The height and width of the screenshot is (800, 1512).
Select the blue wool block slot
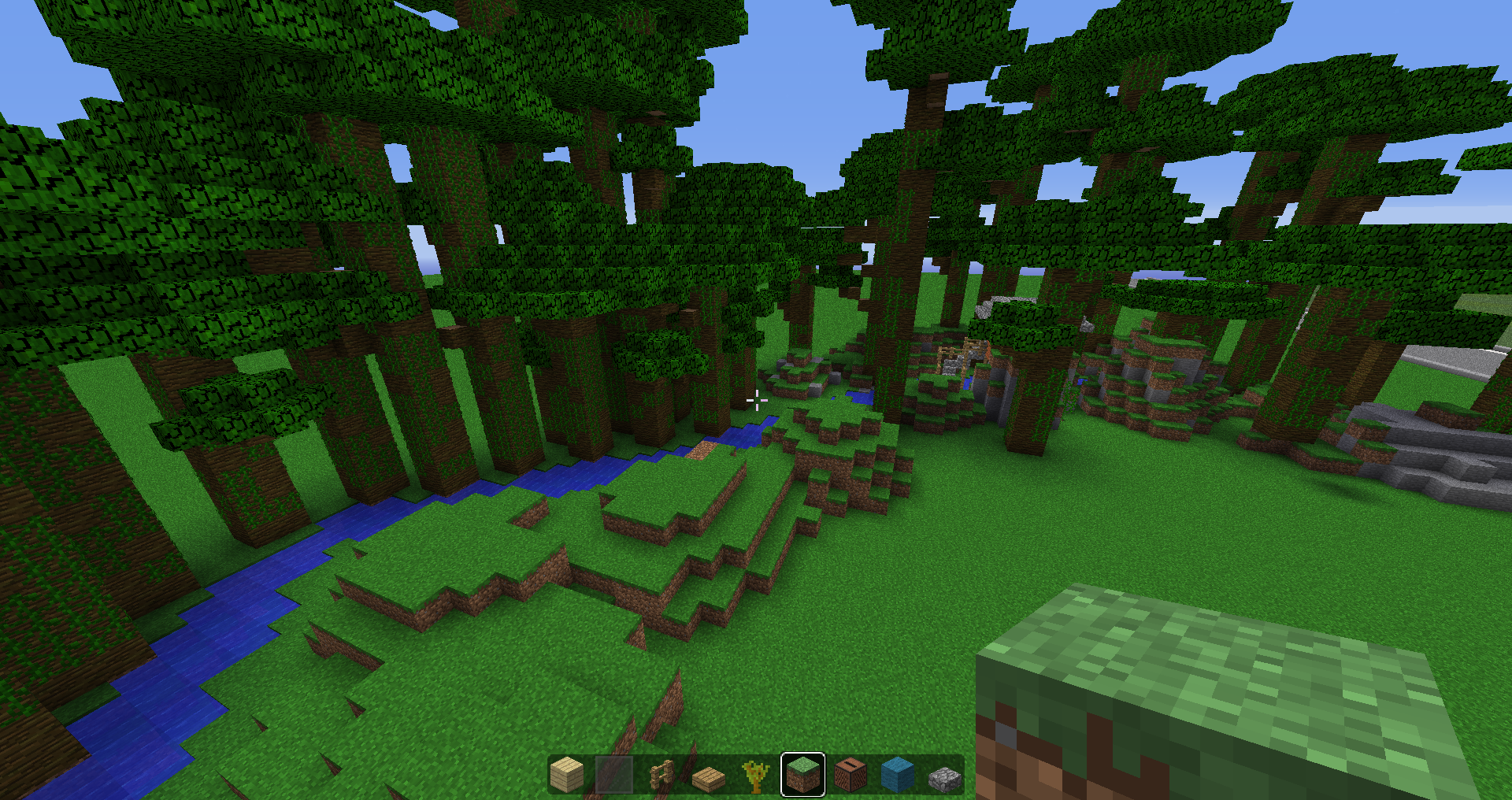coord(898,775)
